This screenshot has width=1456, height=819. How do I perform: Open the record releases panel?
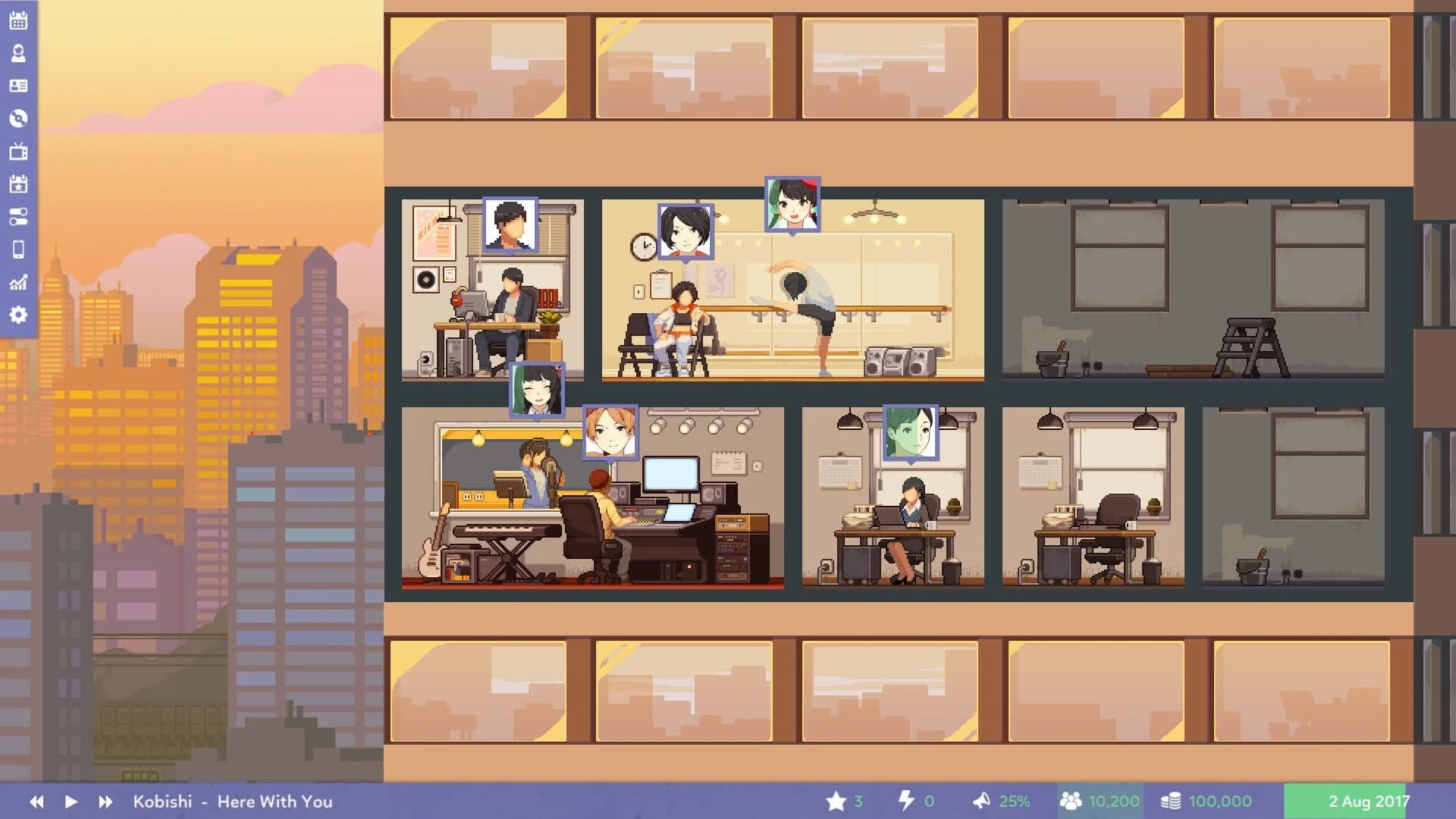click(x=18, y=118)
